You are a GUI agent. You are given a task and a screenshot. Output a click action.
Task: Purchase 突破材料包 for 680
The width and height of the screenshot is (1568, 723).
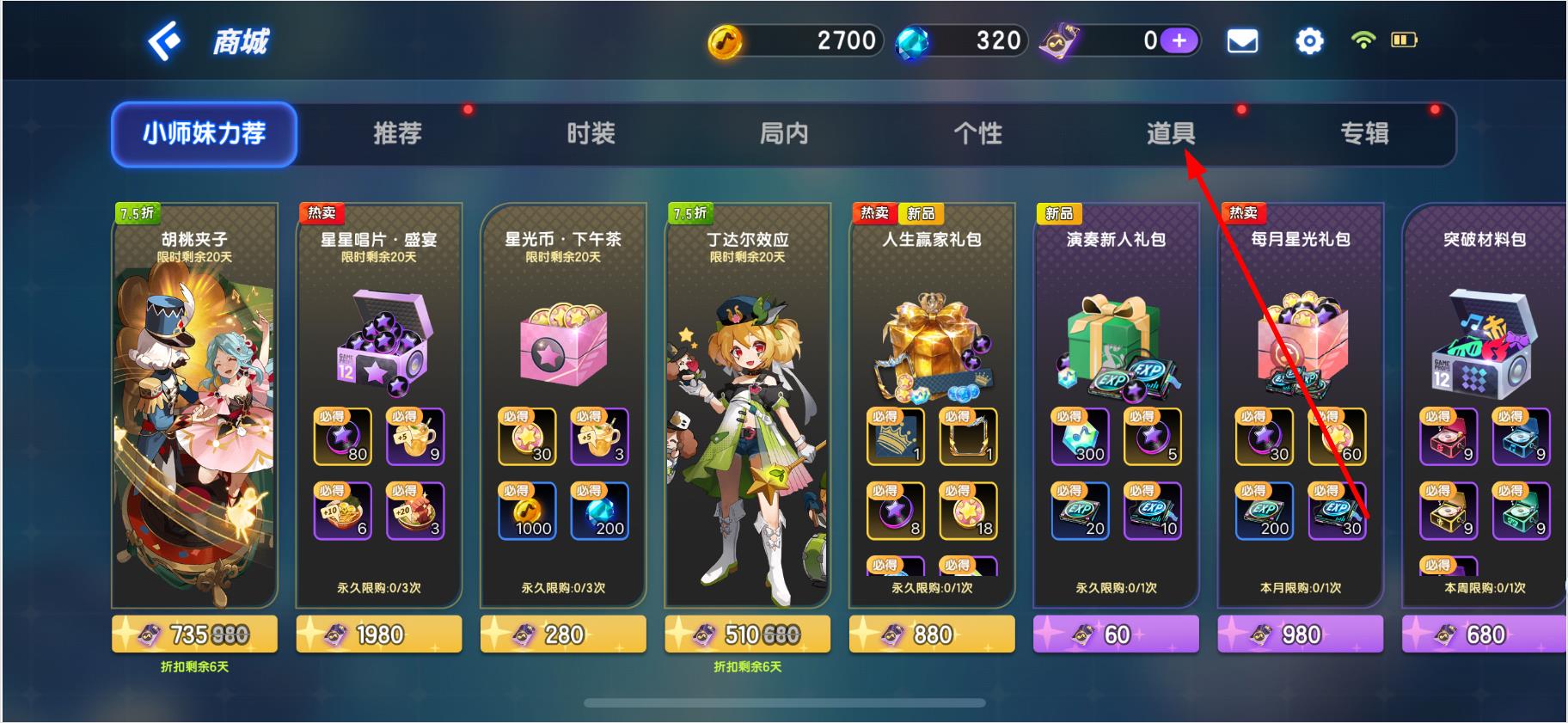click(1484, 634)
